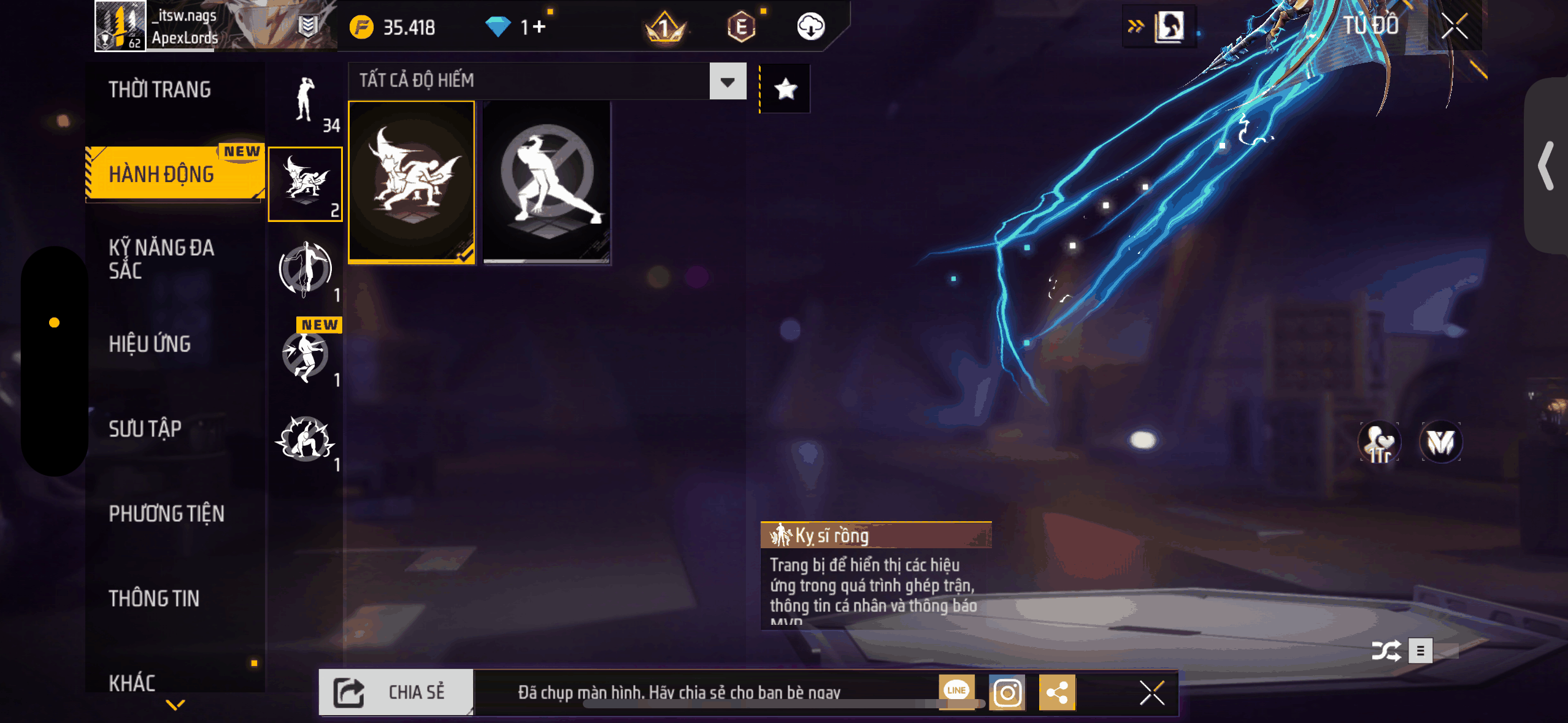Viewport: 1568px width, 723px height.
Task: Open the THÔNG TIN category
Action: (154, 599)
